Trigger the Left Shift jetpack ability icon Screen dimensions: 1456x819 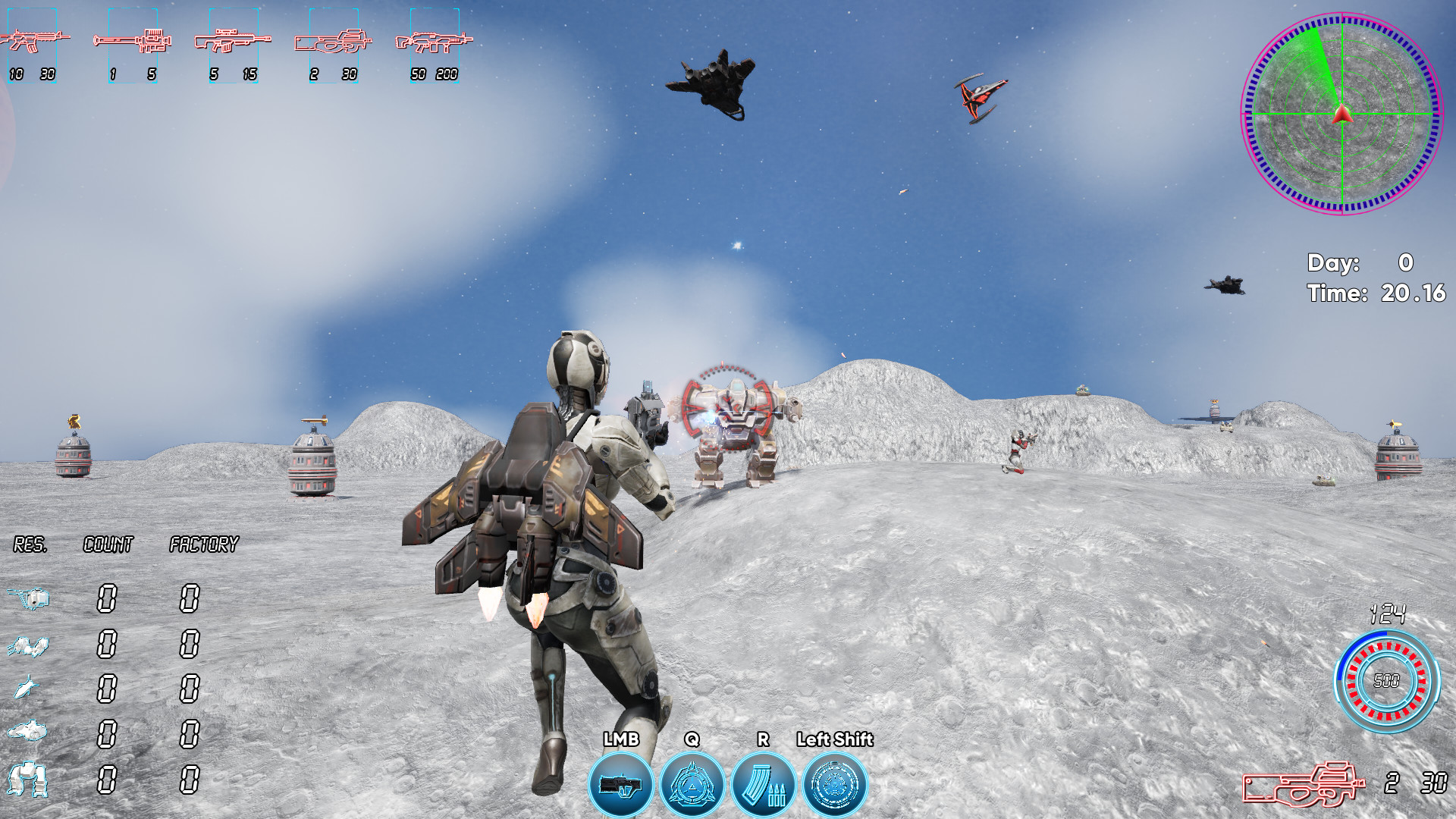(x=834, y=782)
